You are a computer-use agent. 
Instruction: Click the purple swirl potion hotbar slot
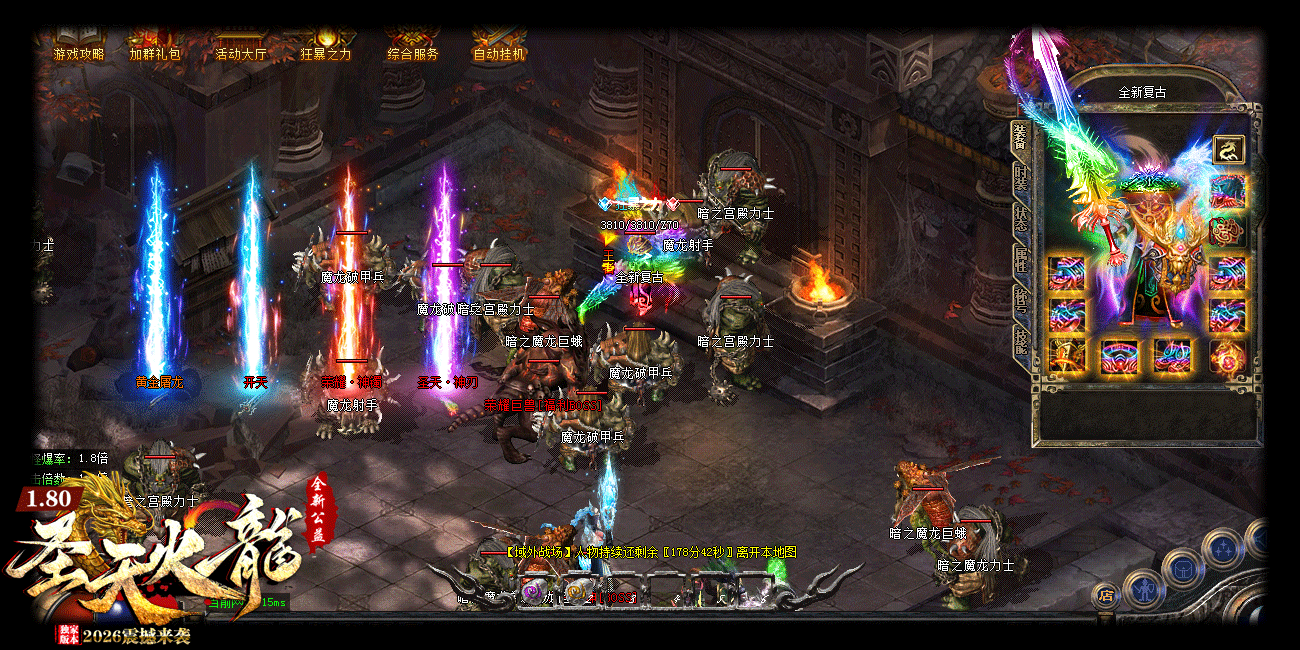click(531, 592)
